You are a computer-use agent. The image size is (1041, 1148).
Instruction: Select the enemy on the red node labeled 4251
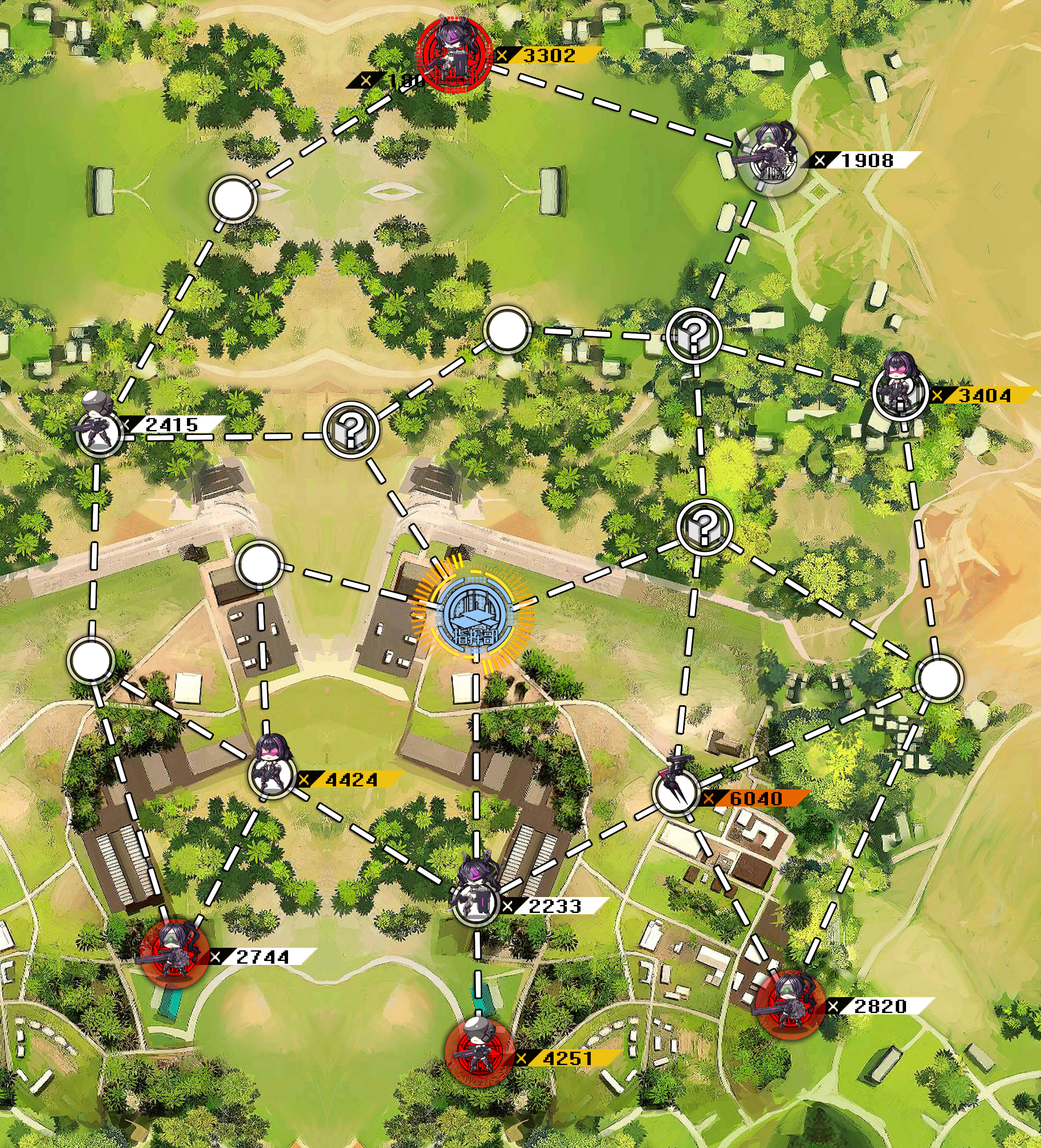pos(478,1054)
